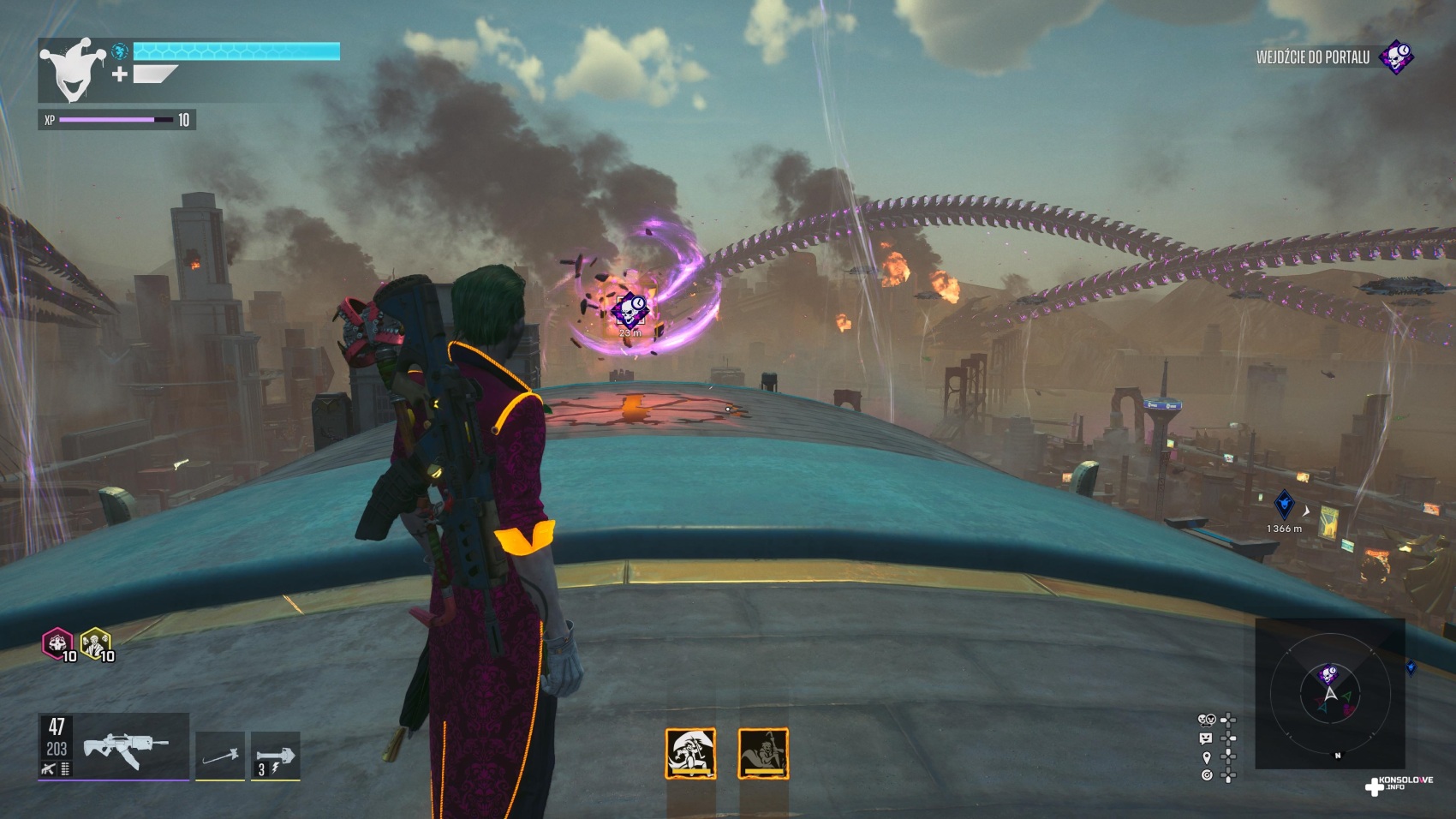Screen dimensions: 1456x819
Task: Activate the bright Joker umbrella-spin ability
Action: tap(690, 753)
